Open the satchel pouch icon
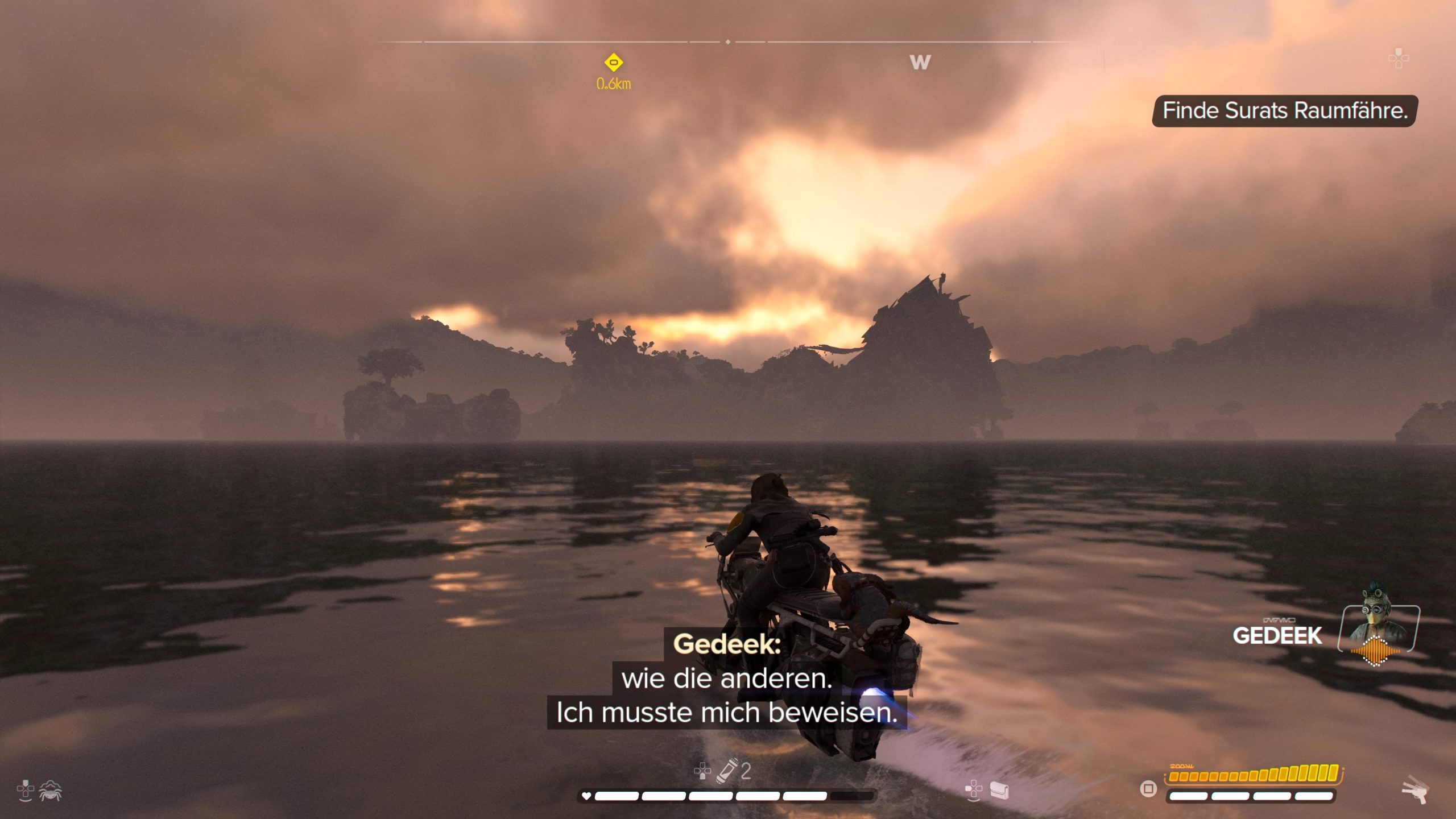1456x819 pixels. pyautogui.click(x=999, y=789)
